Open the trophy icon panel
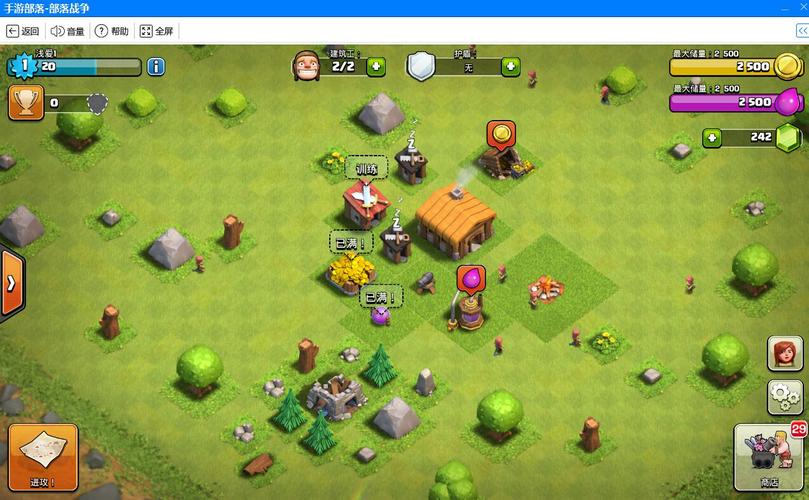 26,102
